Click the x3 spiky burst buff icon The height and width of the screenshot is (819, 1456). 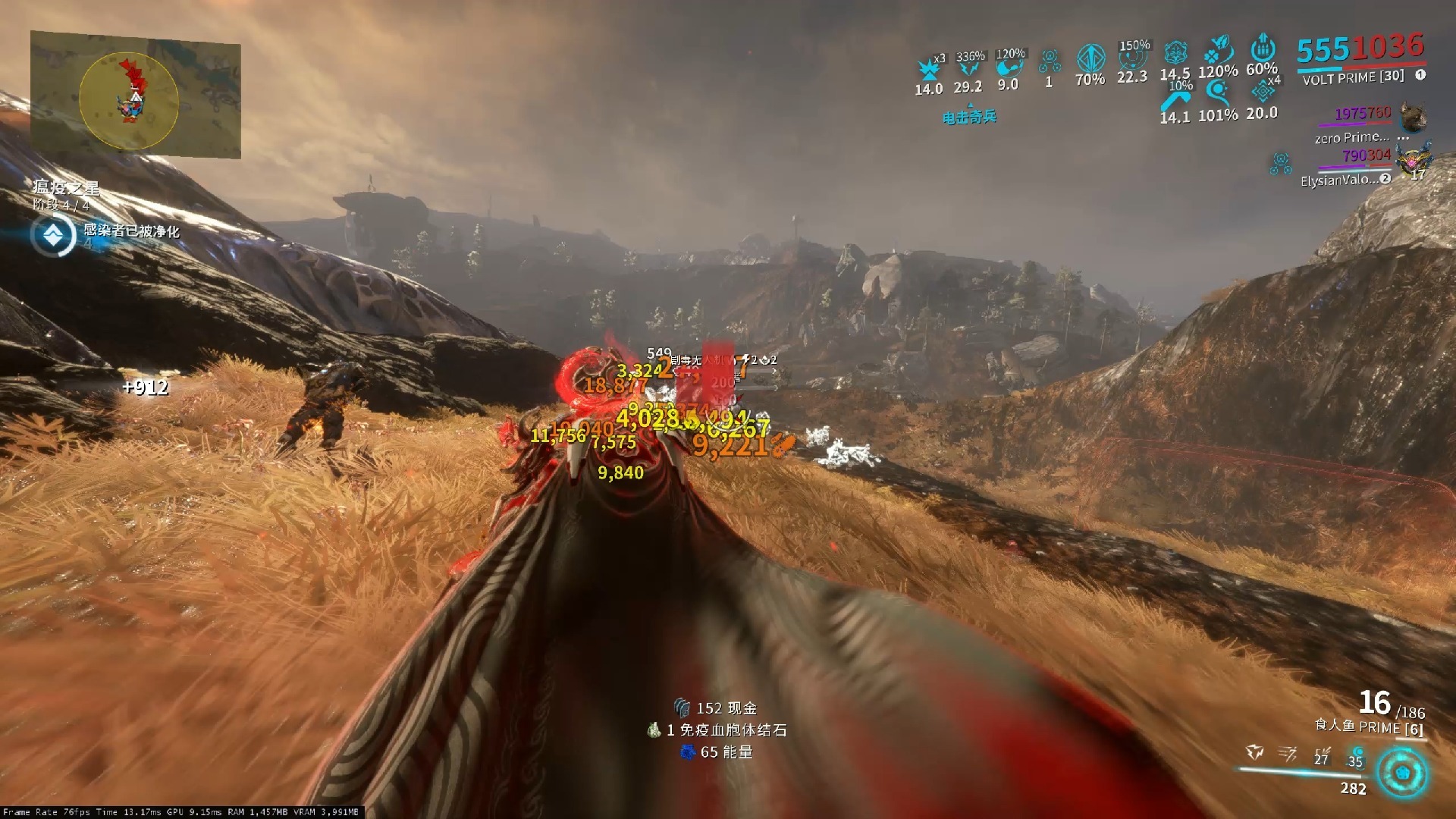[929, 68]
